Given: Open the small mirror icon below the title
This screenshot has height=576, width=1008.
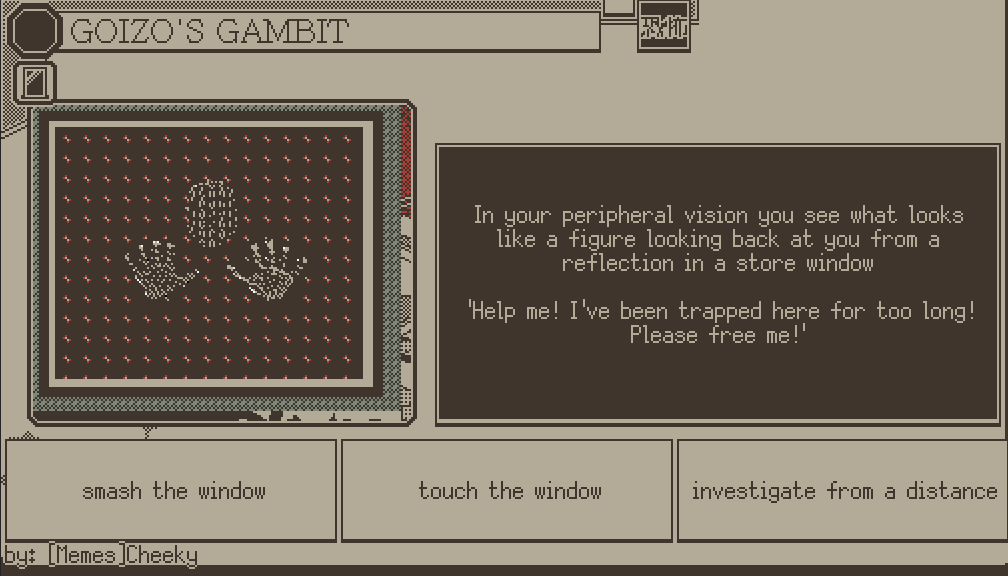Looking at the screenshot, I should pos(36,83).
